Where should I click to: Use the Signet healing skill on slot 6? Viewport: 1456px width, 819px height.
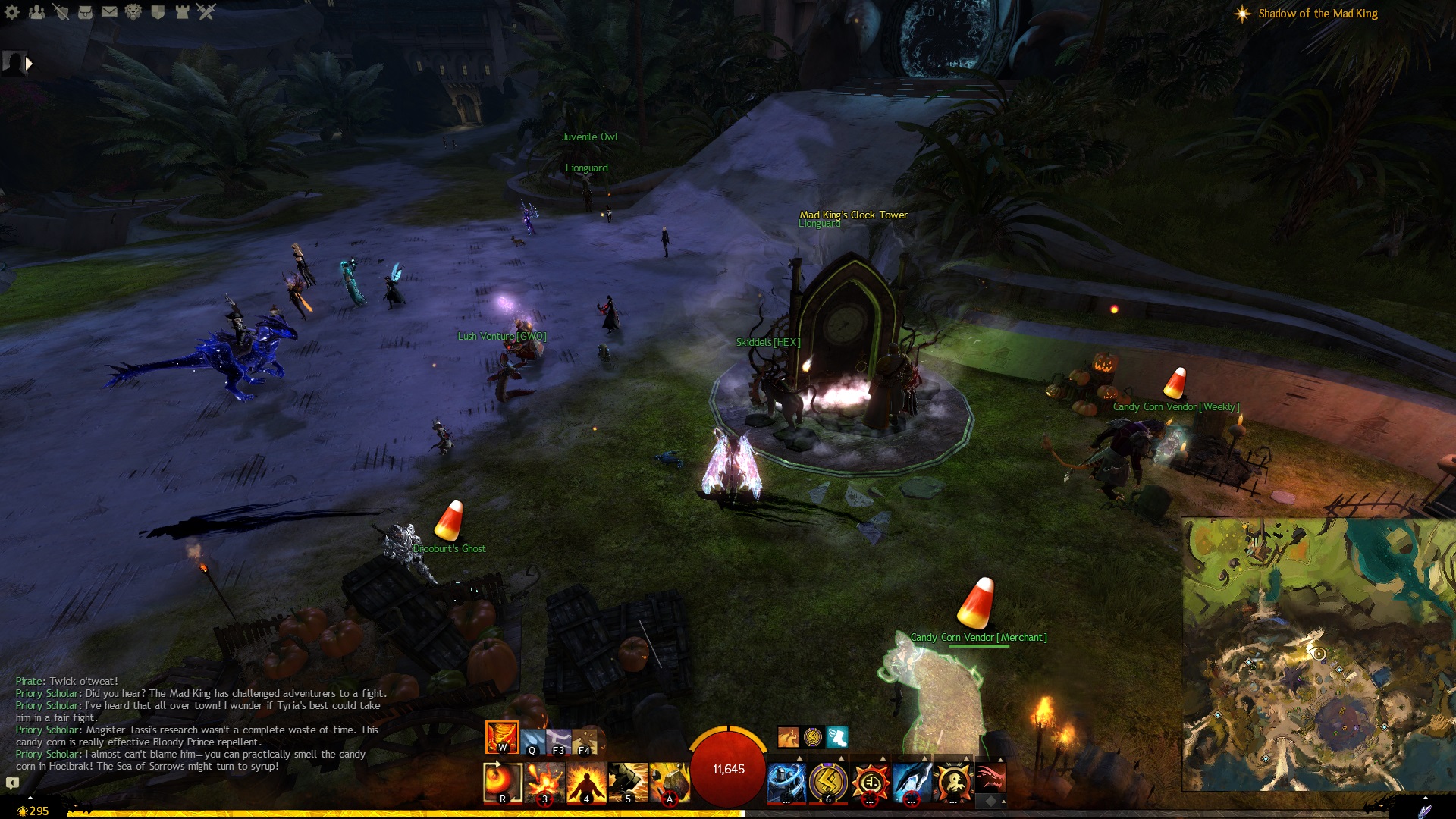tap(828, 783)
